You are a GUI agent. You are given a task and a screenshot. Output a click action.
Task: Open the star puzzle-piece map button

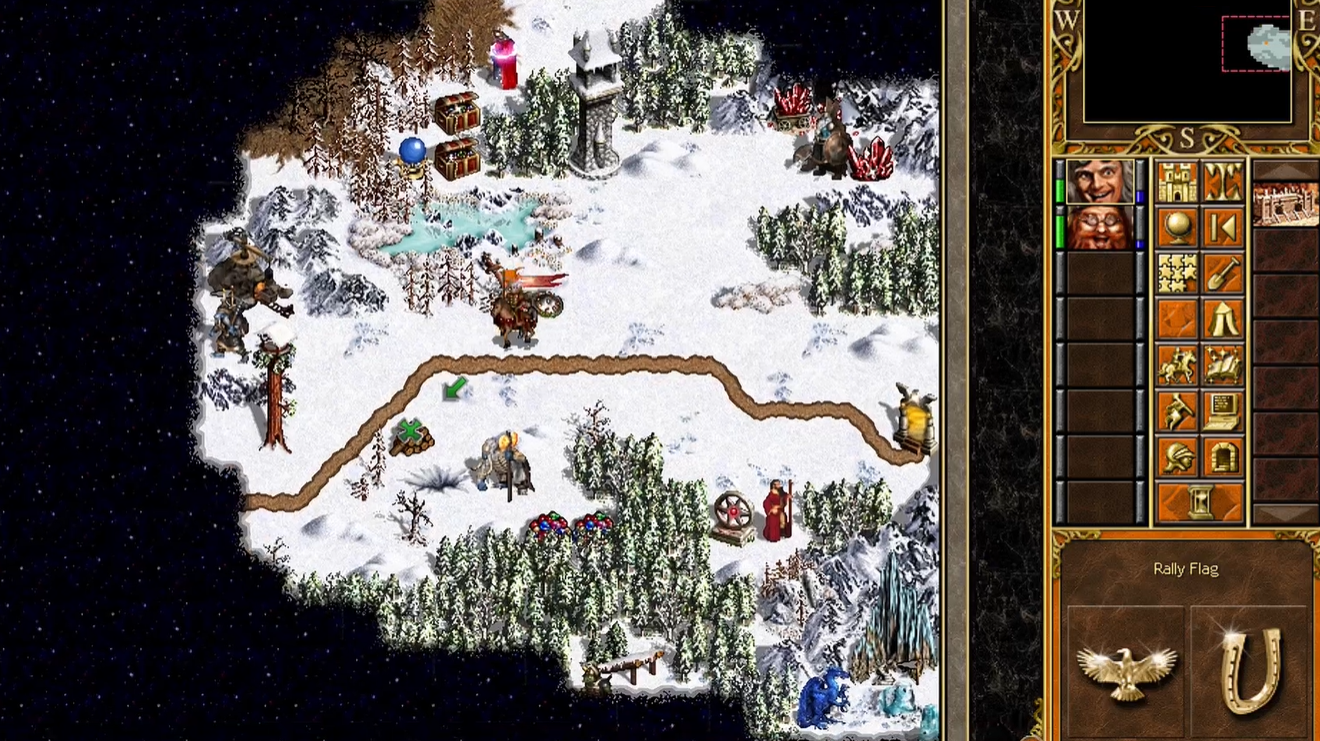pos(1177,274)
